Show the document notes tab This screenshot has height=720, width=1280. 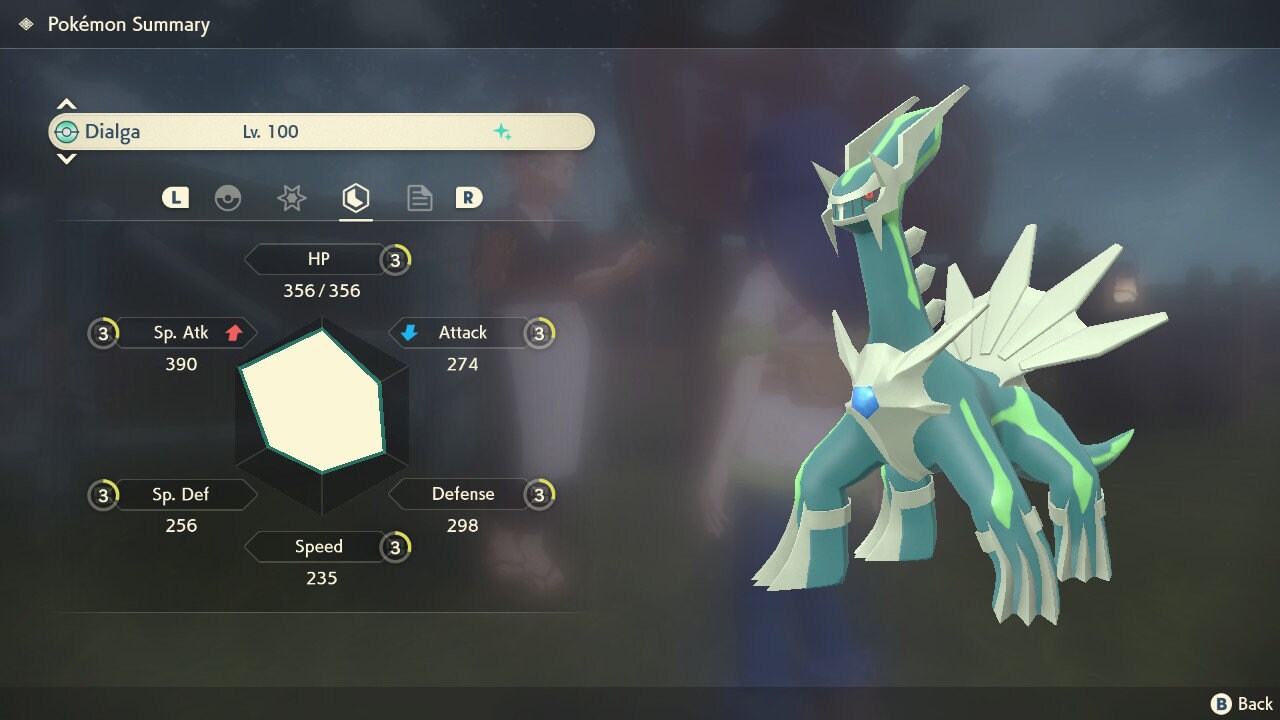tap(419, 198)
